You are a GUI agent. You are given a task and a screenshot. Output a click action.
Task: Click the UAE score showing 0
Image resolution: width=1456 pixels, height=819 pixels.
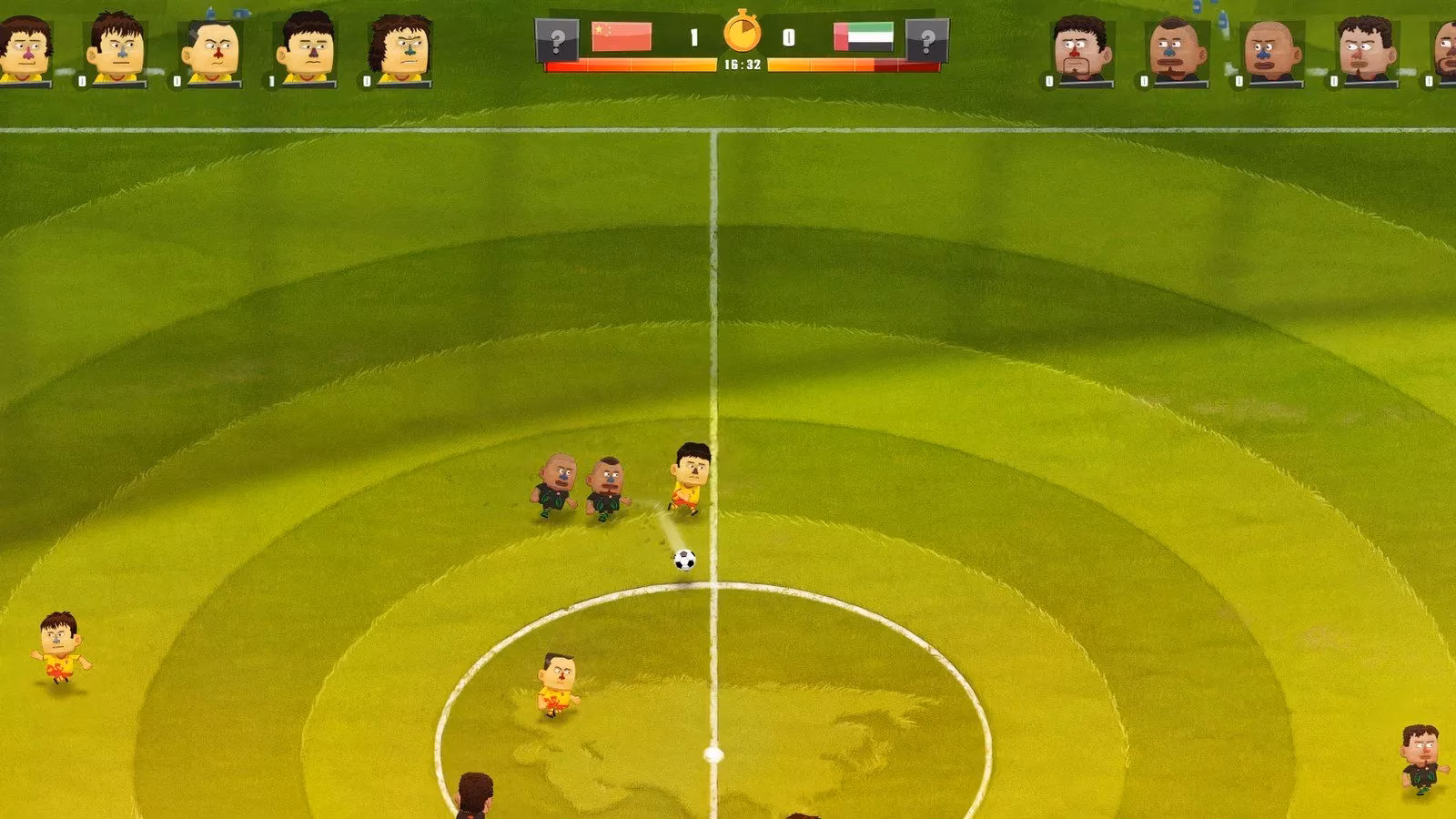click(x=788, y=36)
